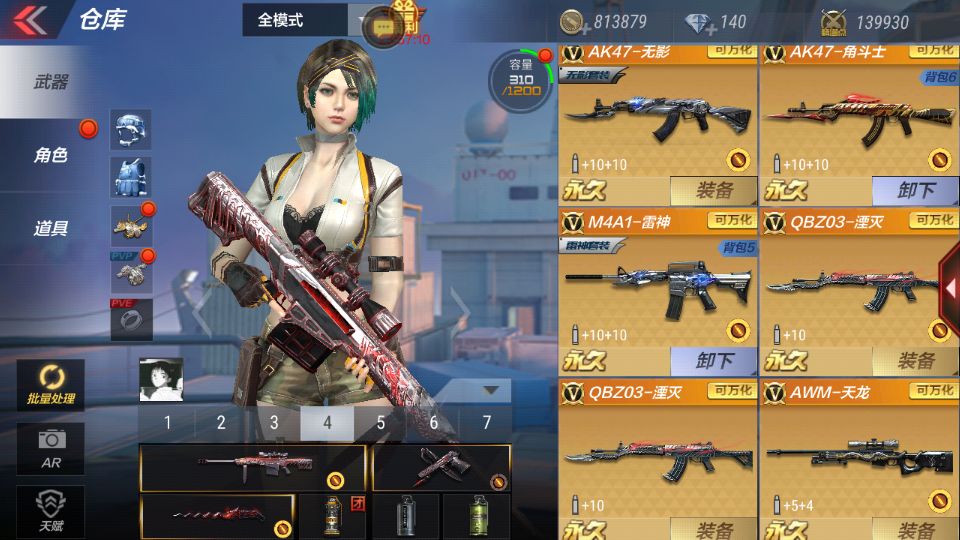
Task: Select the 武器 weapons tab
Action: click(51, 82)
